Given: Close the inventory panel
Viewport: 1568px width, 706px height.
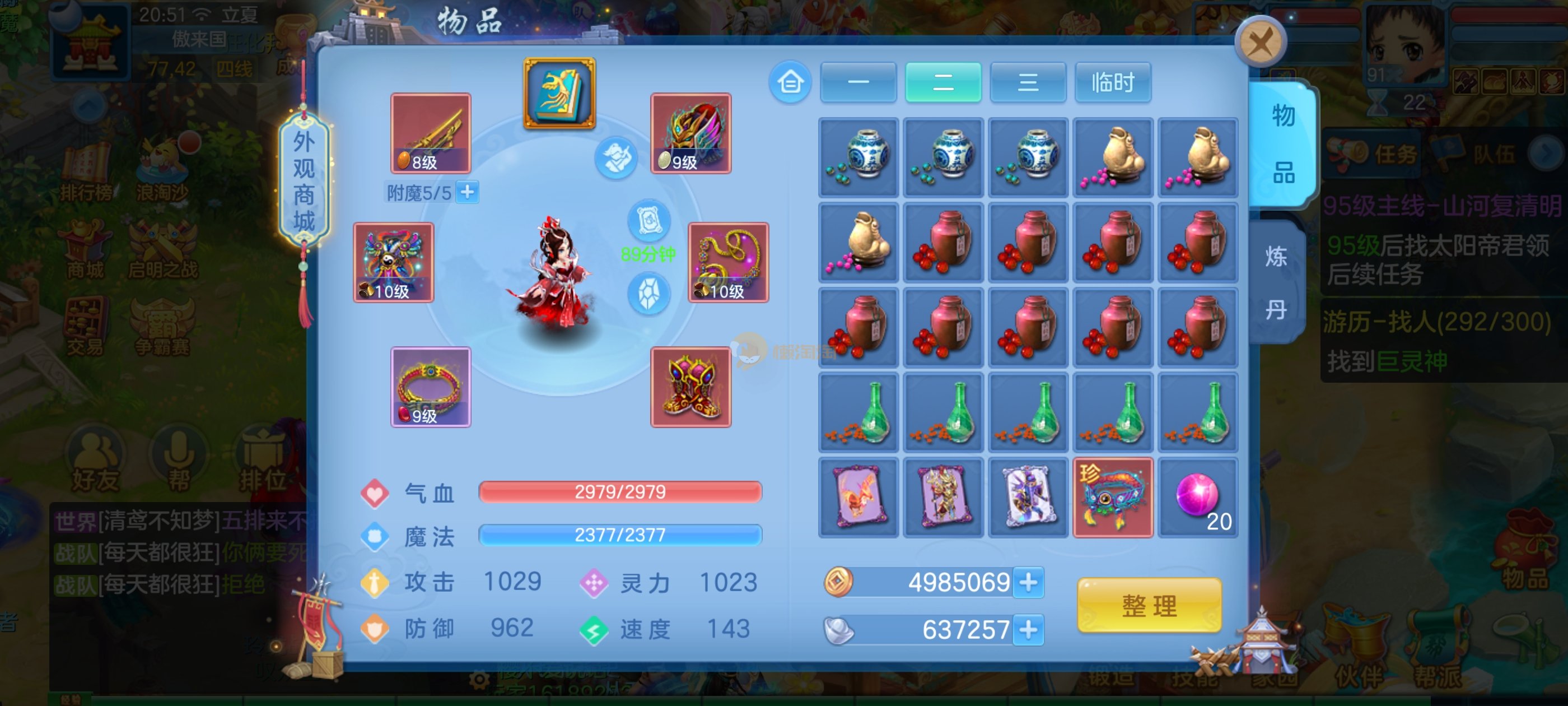Looking at the screenshot, I should tap(1260, 43).
